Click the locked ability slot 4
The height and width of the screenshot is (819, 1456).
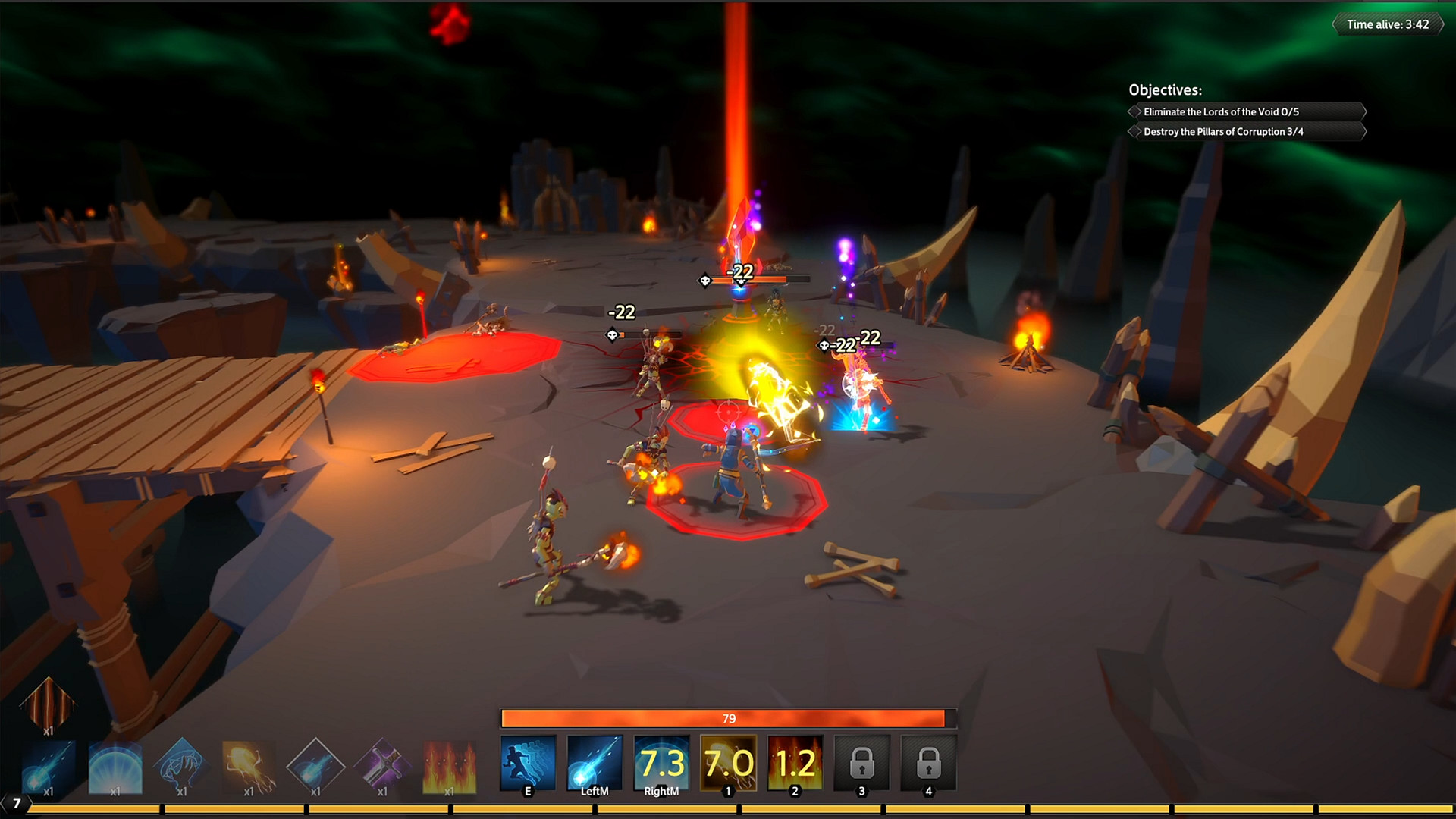928,762
